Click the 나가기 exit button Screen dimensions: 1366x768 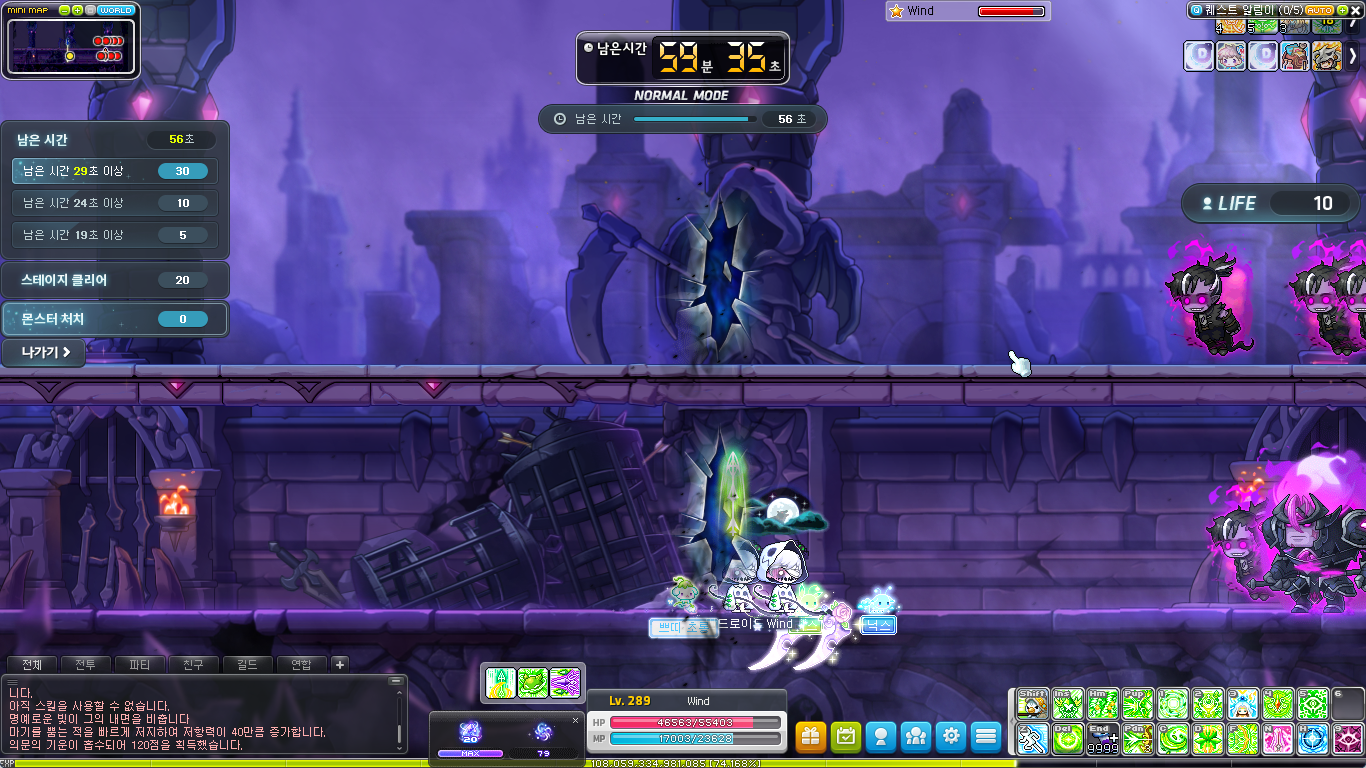pos(44,352)
